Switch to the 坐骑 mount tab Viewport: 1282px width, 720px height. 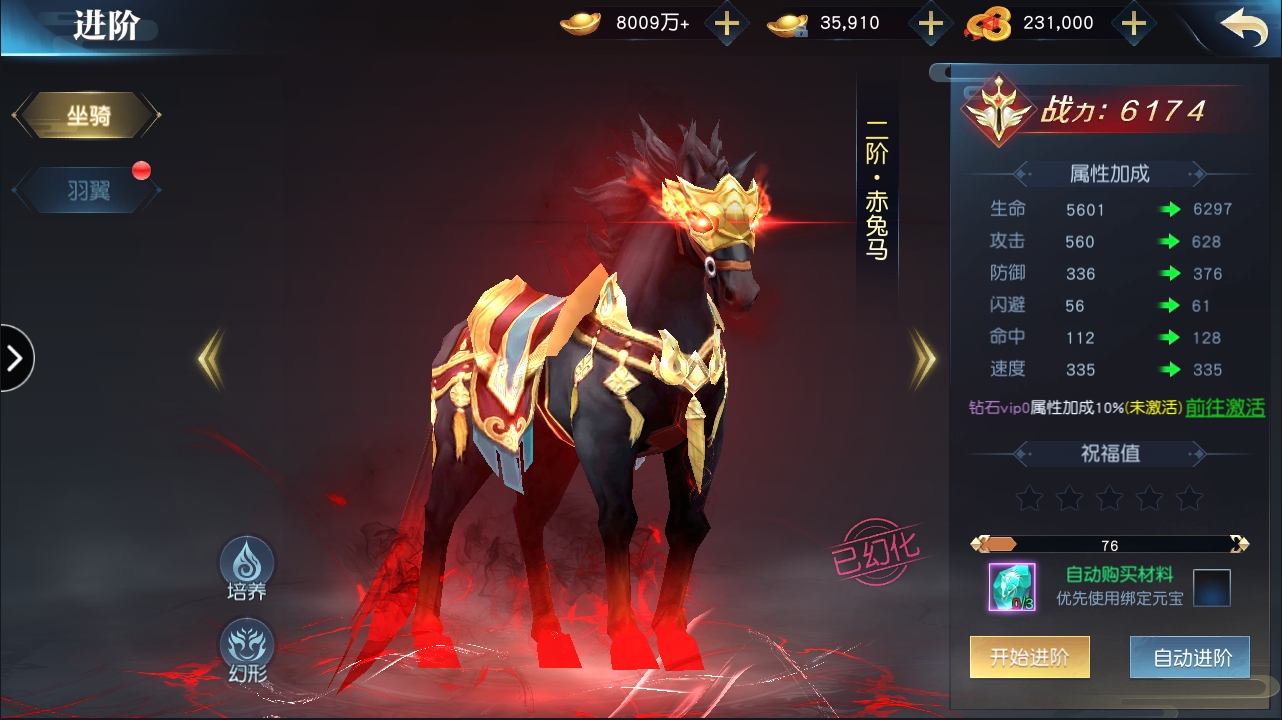coord(87,116)
